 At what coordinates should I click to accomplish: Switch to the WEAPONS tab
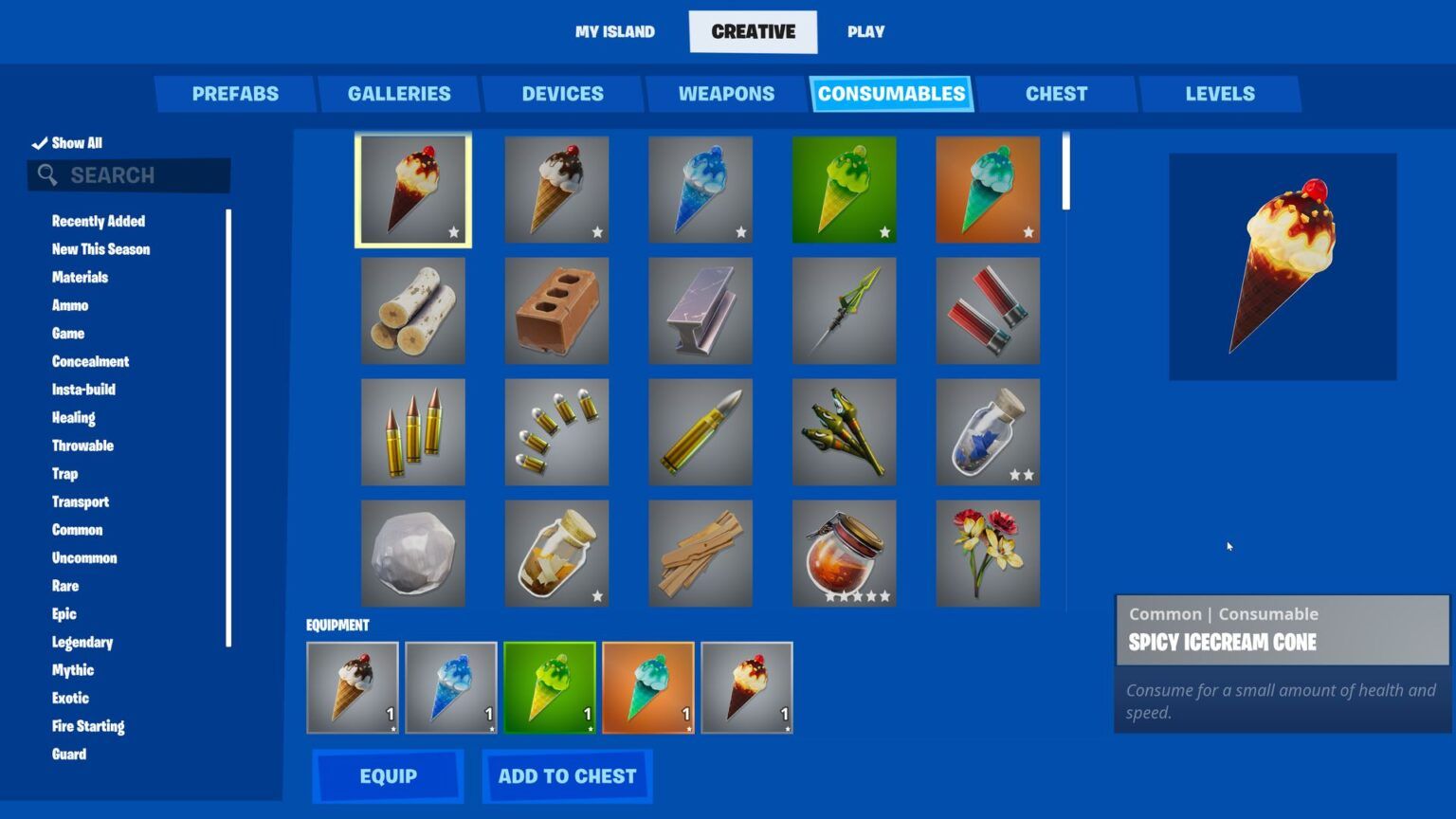[x=725, y=93]
